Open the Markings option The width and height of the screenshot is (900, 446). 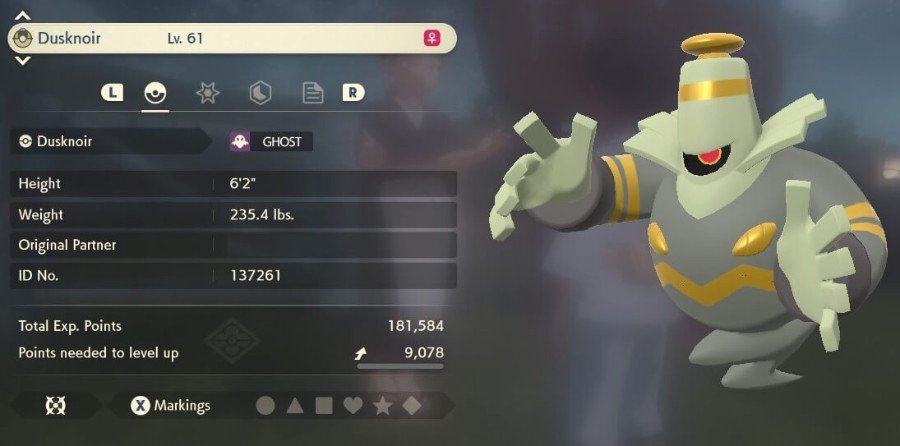click(x=171, y=406)
